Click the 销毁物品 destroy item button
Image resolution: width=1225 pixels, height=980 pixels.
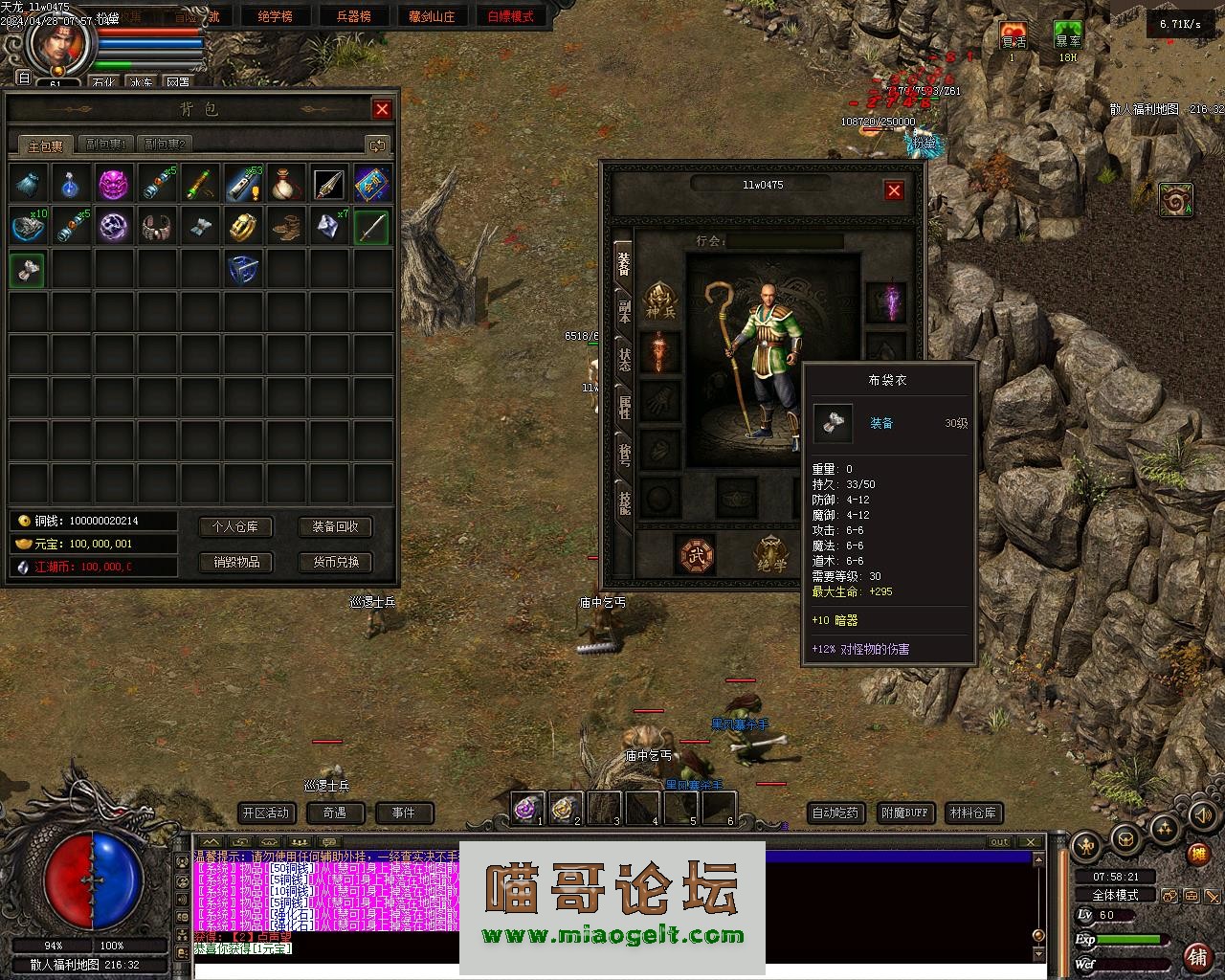(235, 562)
